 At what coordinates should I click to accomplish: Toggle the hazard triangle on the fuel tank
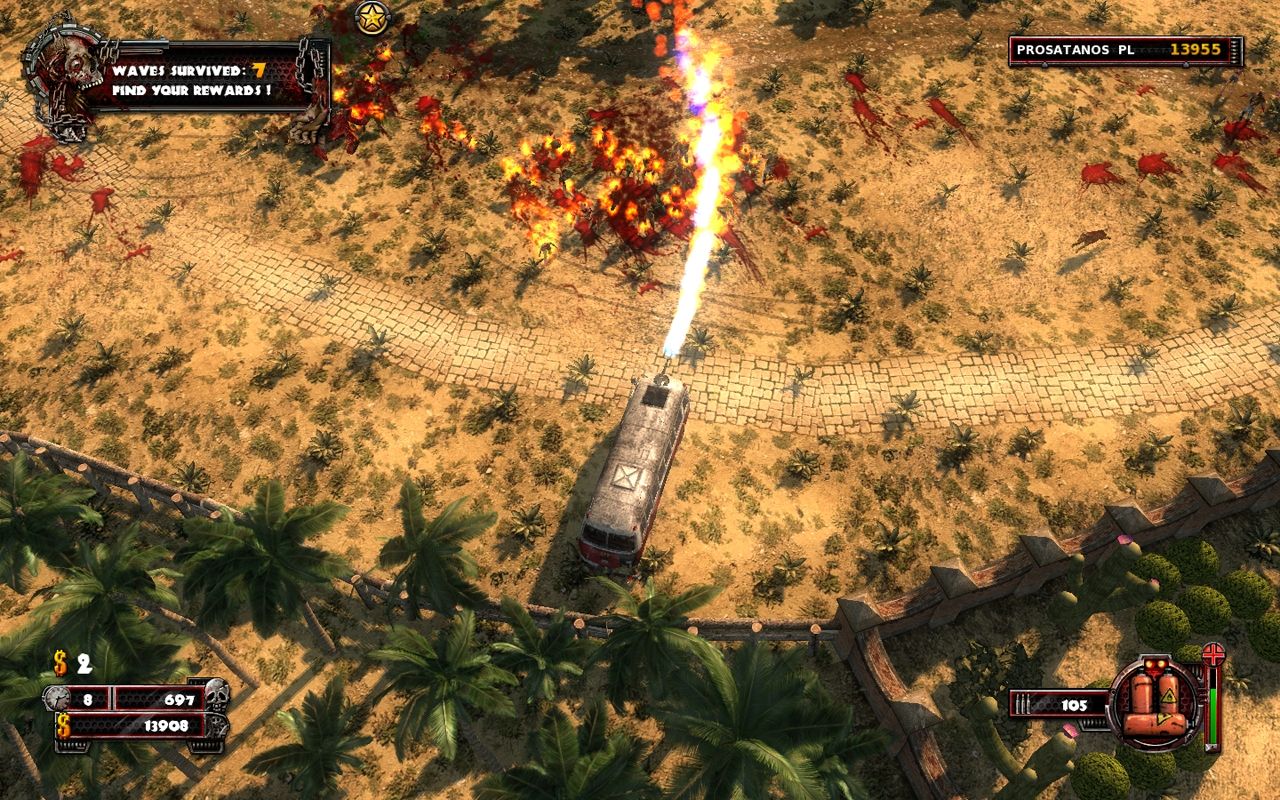pyautogui.click(x=1170, y=697)
